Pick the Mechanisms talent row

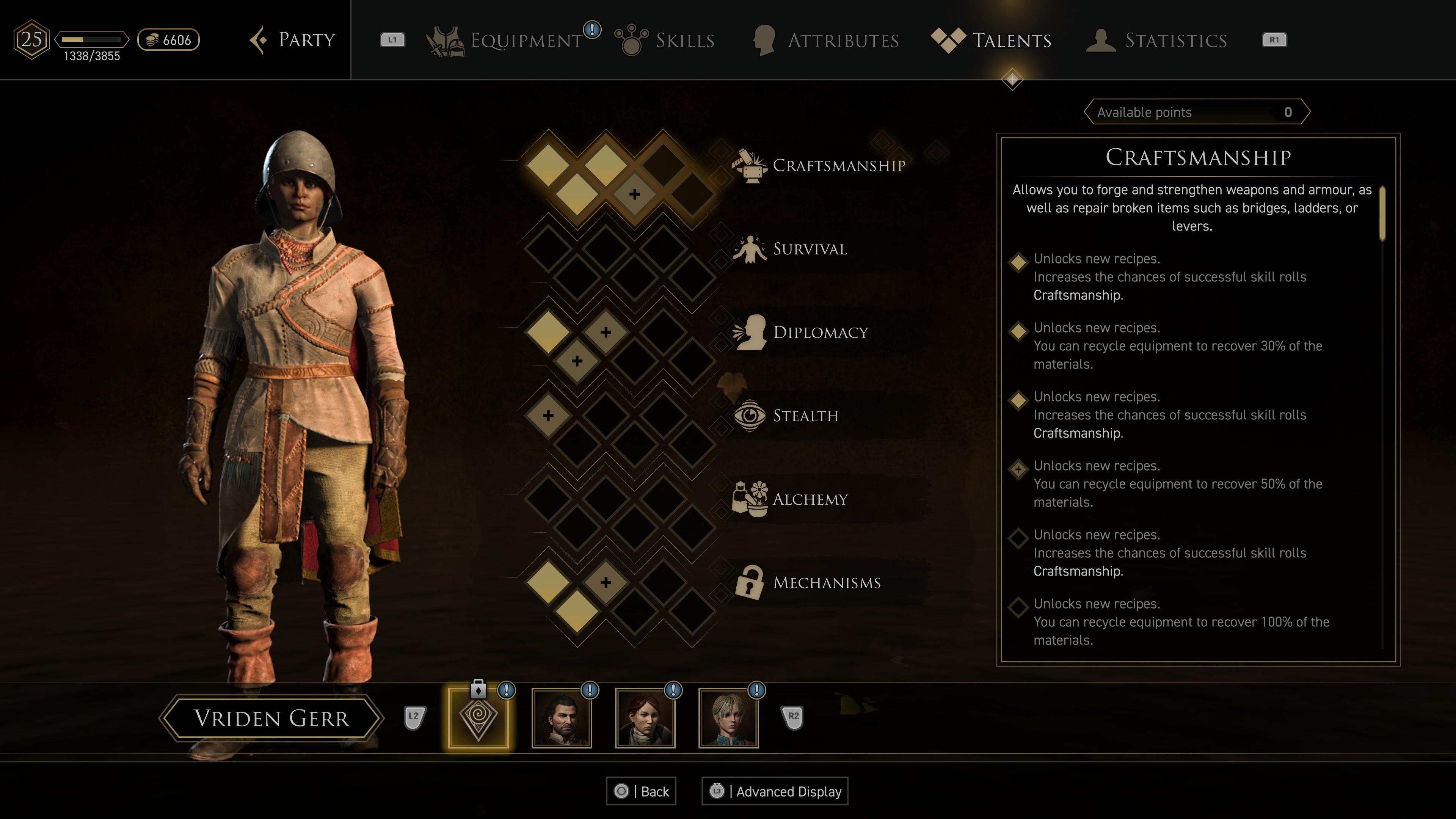826,583
